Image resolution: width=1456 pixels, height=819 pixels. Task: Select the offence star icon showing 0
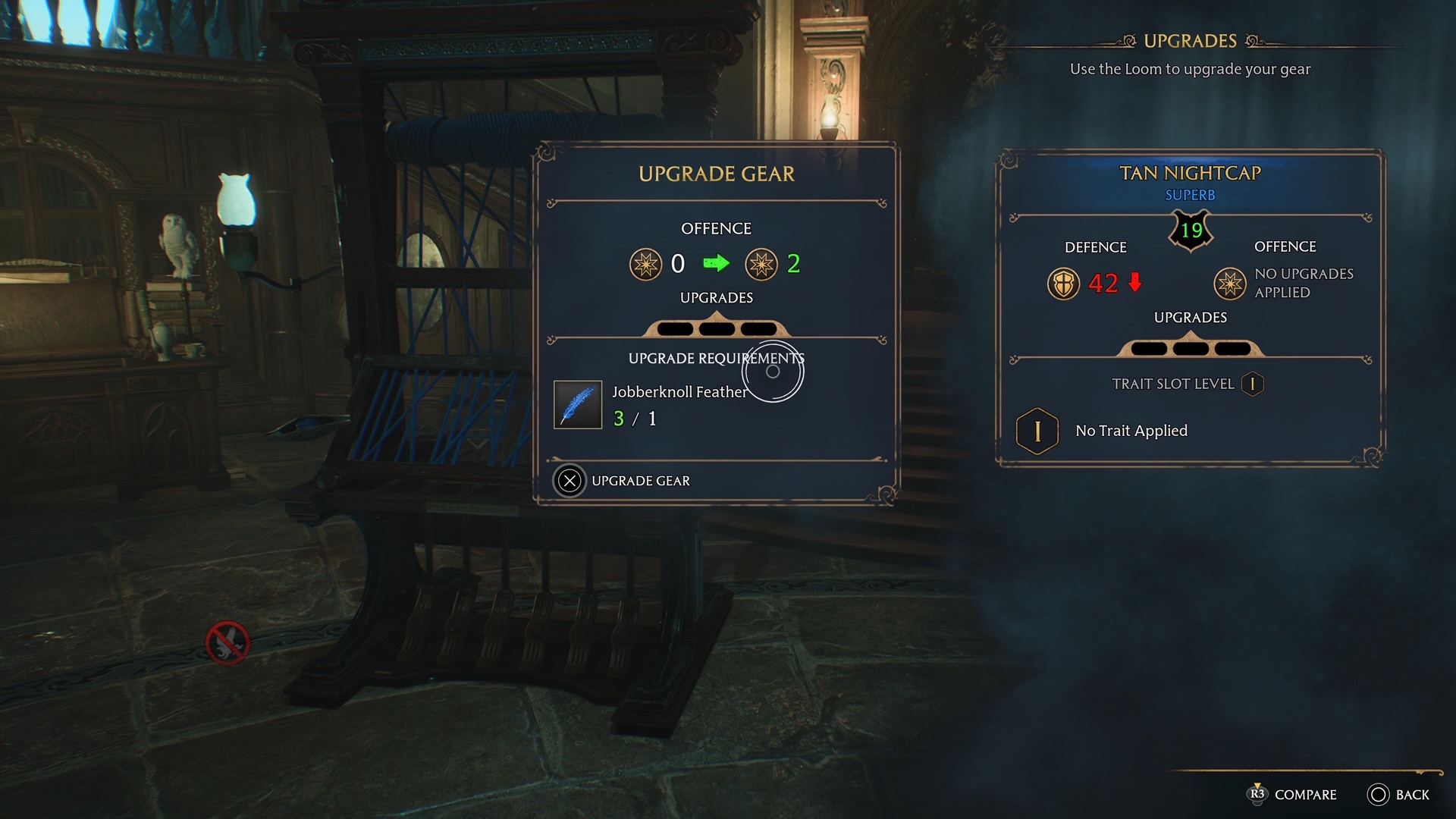(647, 265)
